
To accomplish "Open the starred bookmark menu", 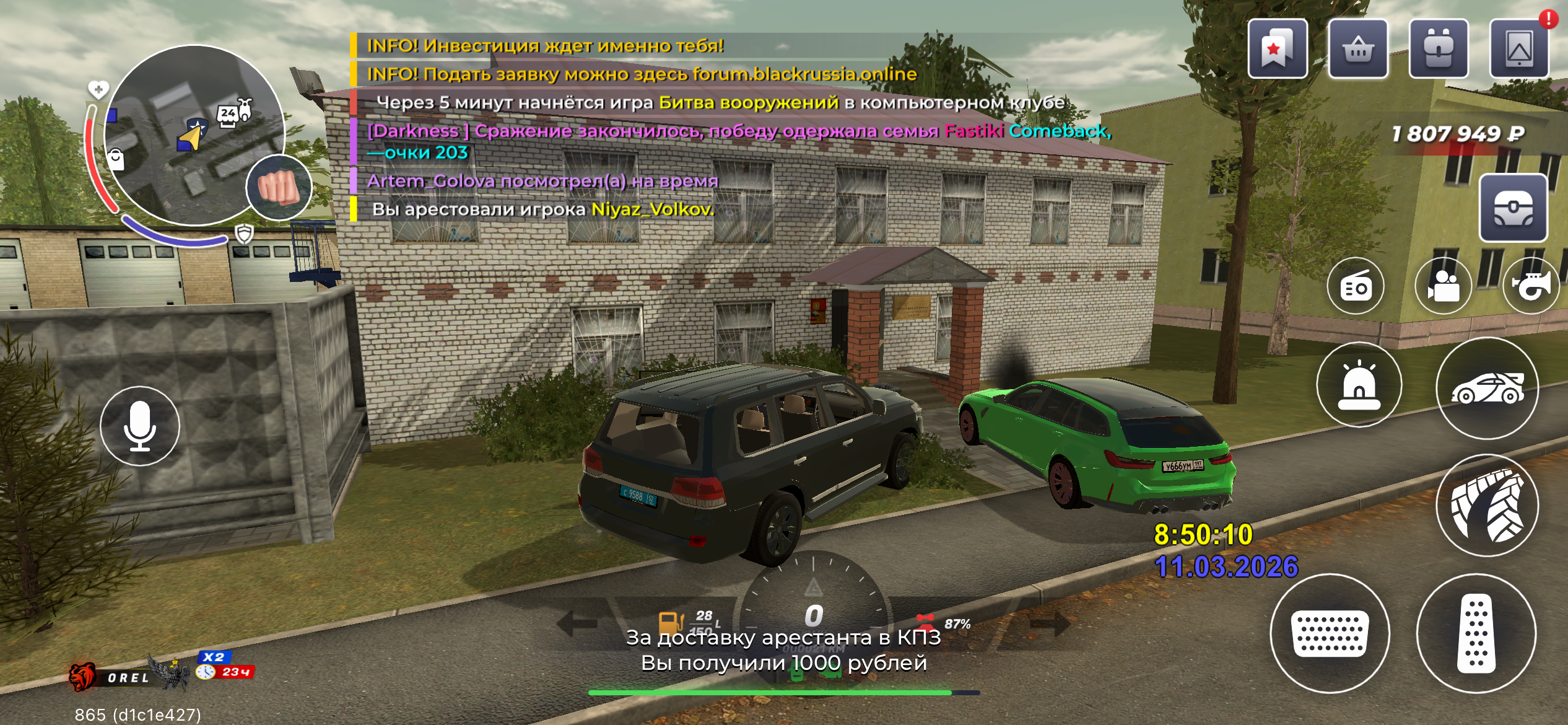I will pos(1277,49).
